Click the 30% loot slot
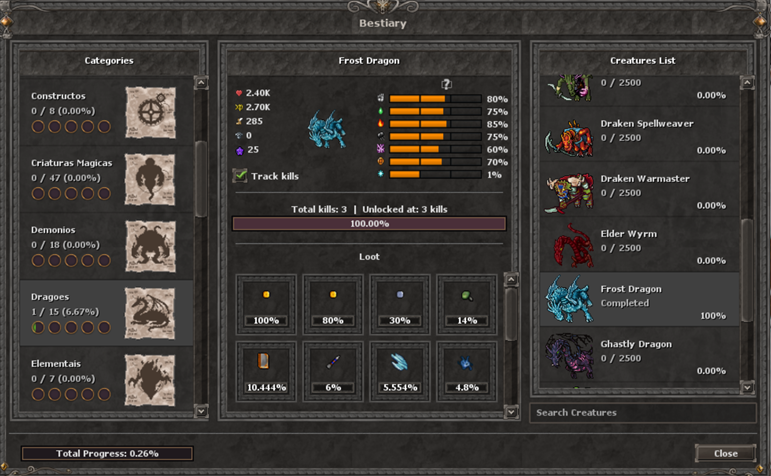 pyautogui.click(x=400, y=302)
